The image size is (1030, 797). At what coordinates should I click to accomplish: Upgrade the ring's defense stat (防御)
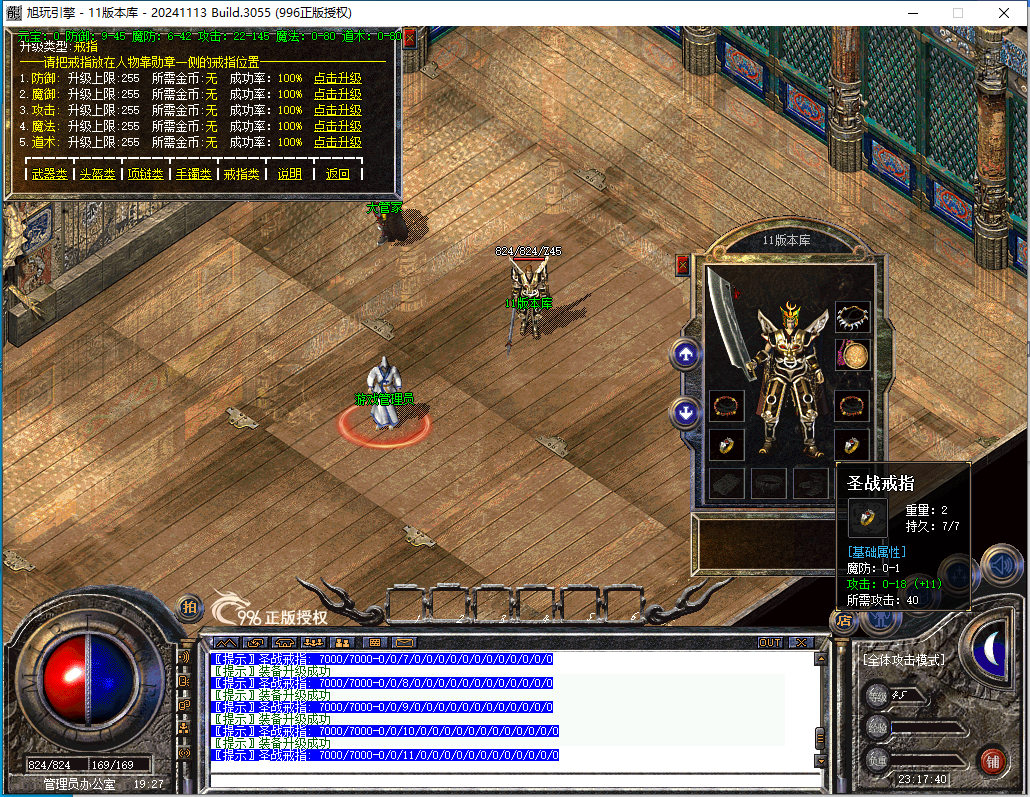tap(337, 78)
